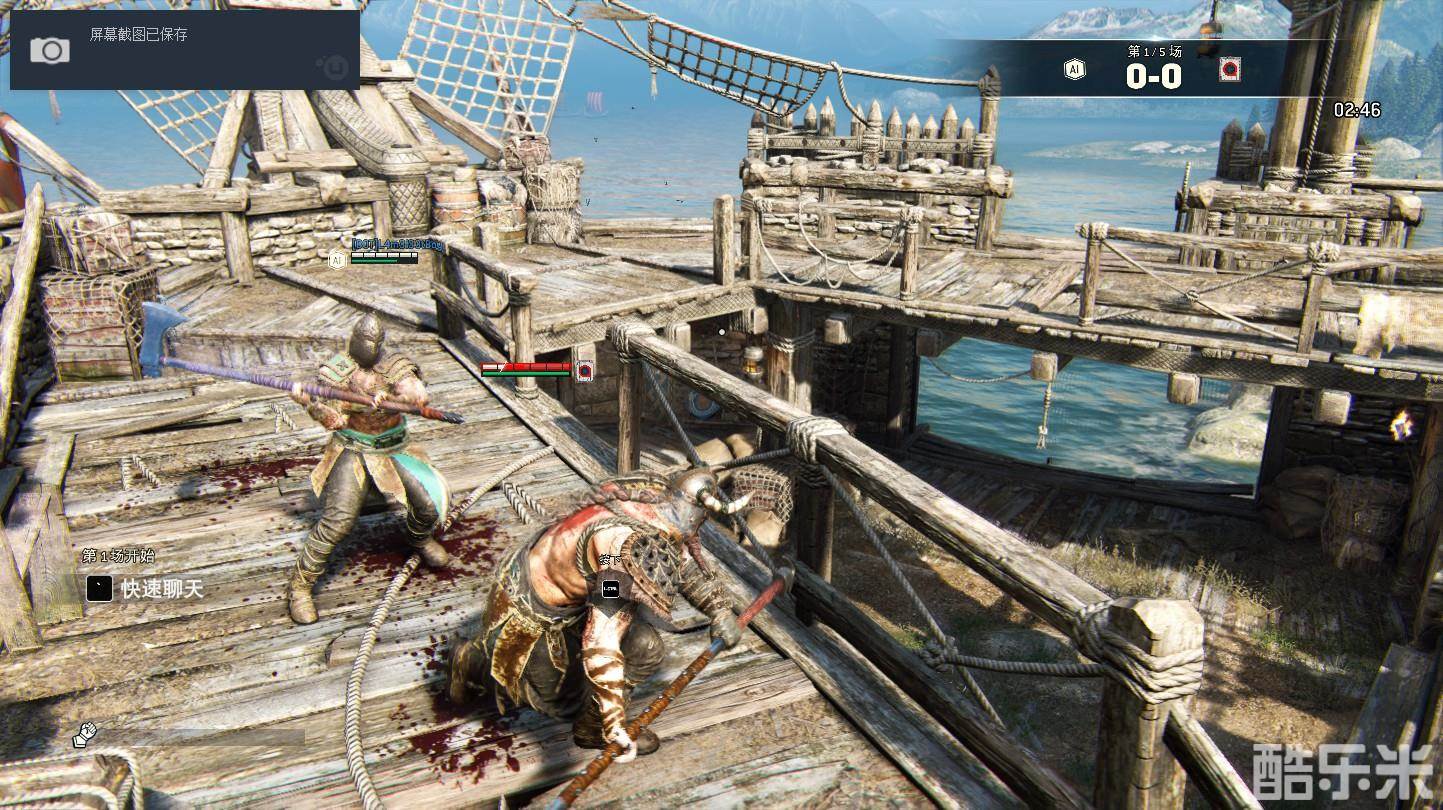Click the fist icon above the meter

84,735
